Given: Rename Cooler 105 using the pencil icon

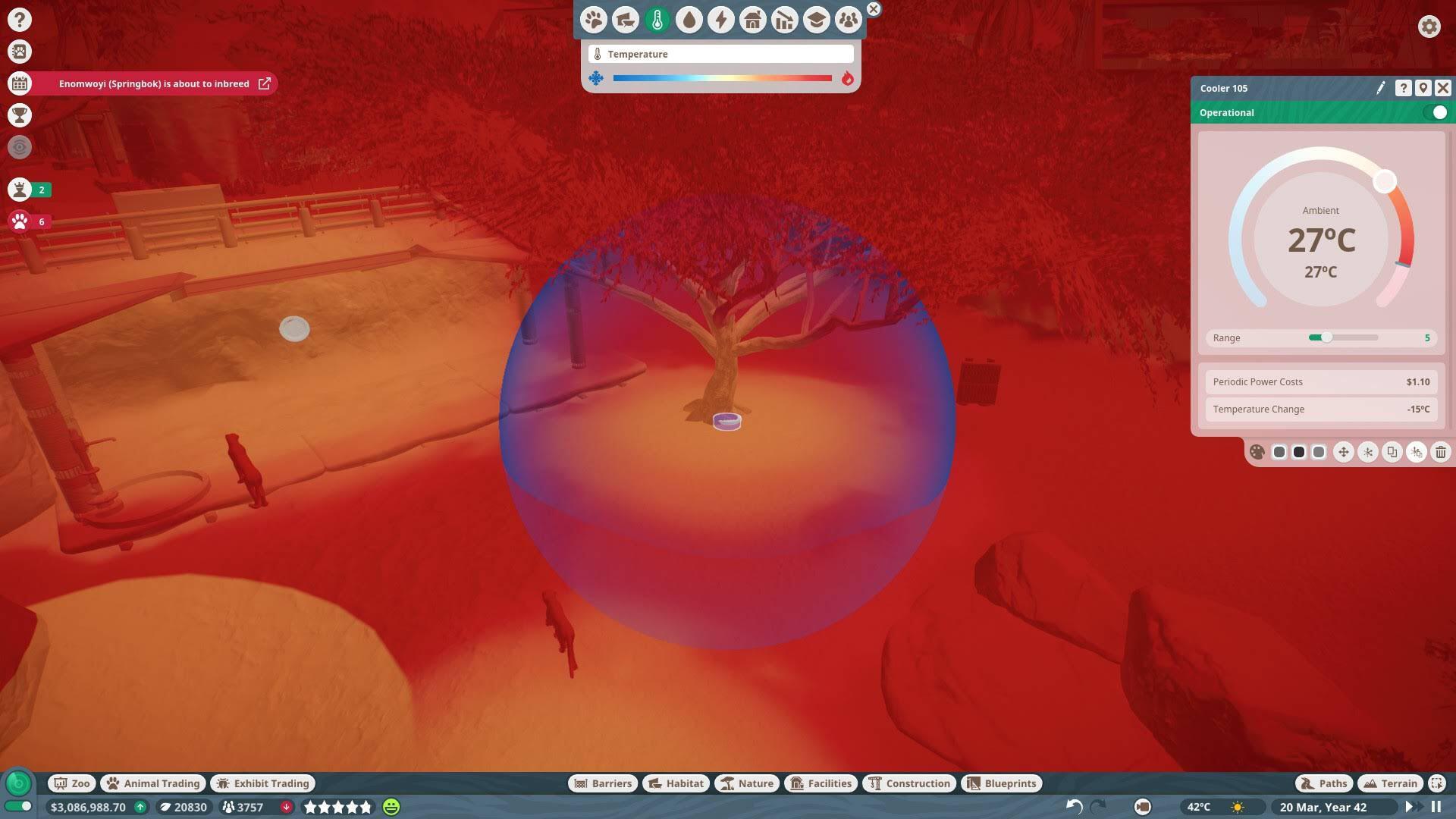Looking at the screenshot, I should point(1382,88).
